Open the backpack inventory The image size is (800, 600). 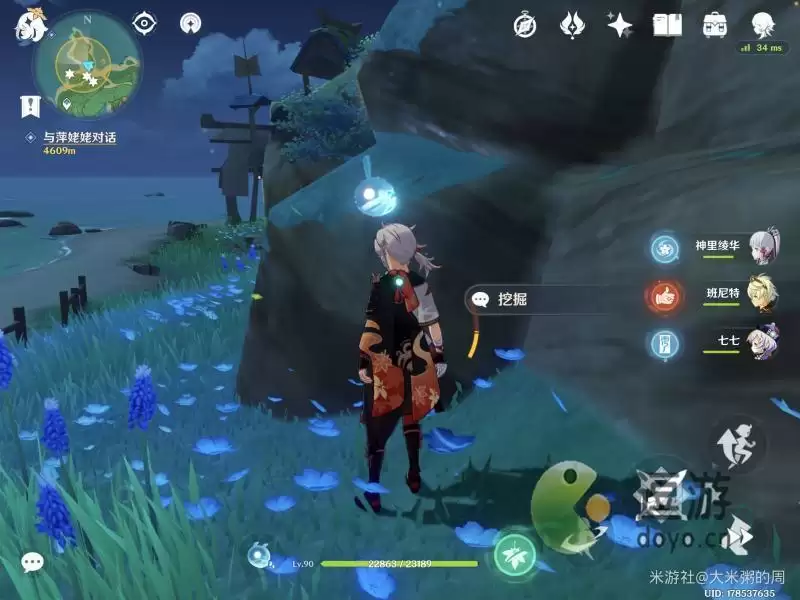pos(715,25)
